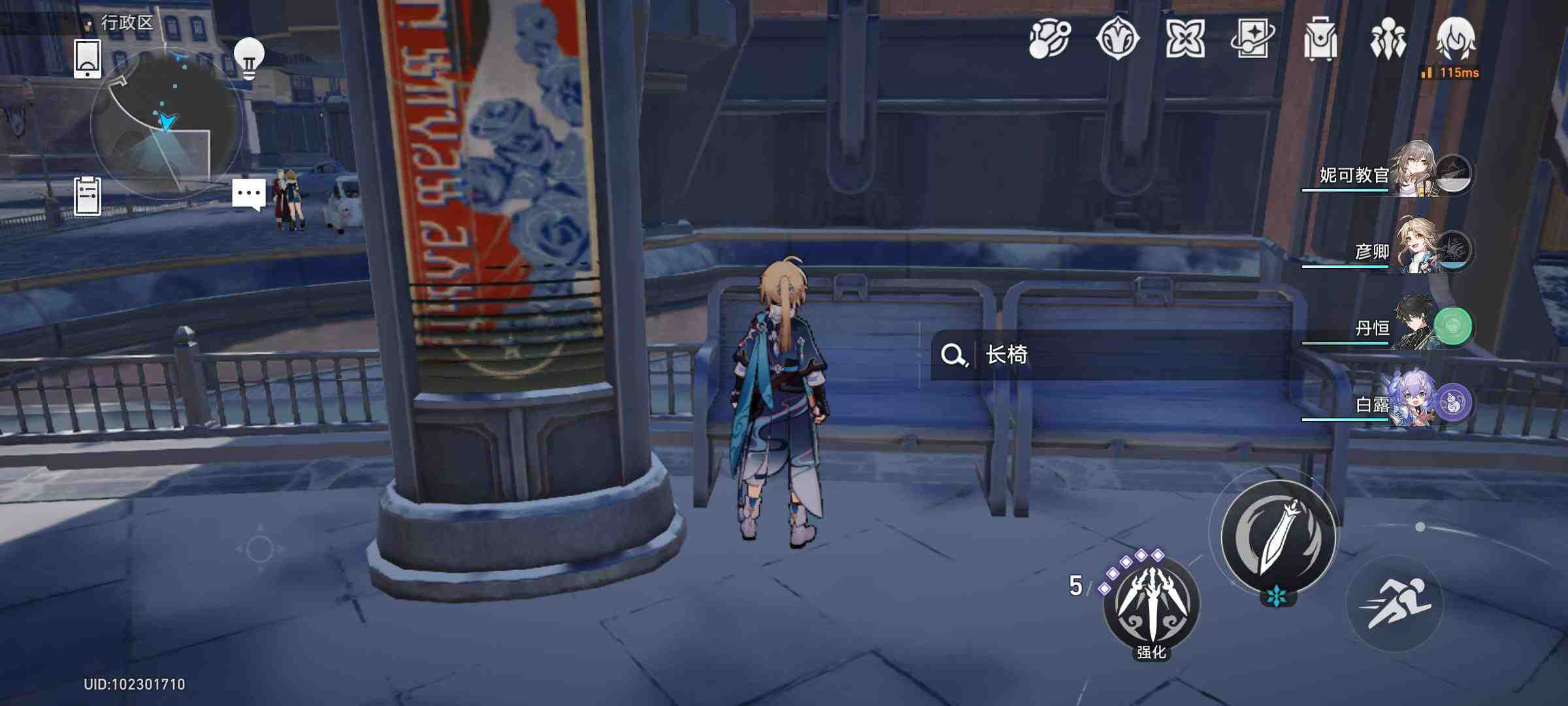Viewport: 1568px width, 706px height.
Task: Open the character portrait menu
Action: tap(1456, 38)
